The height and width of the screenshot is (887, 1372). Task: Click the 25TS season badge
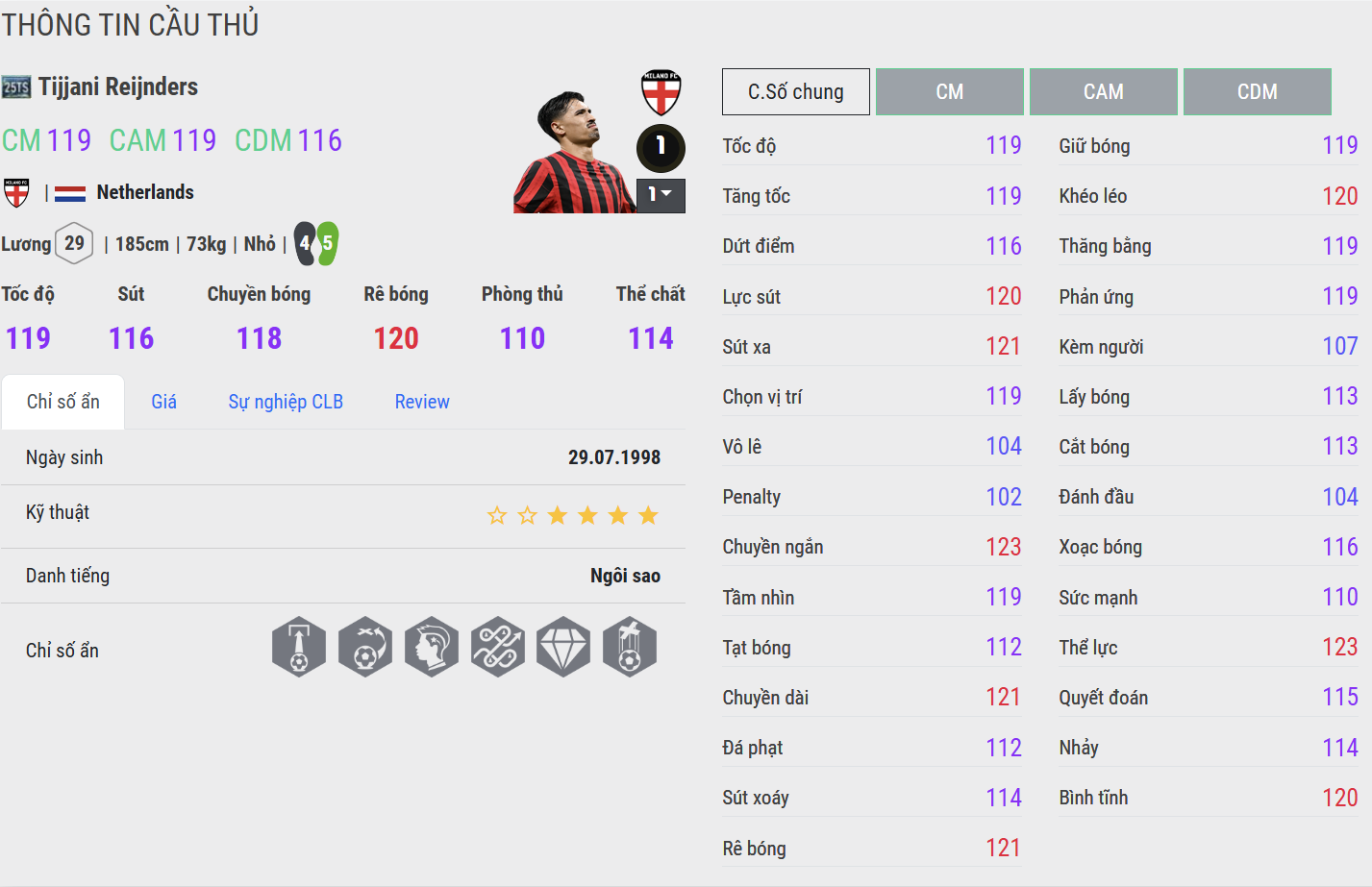point(16,87)
